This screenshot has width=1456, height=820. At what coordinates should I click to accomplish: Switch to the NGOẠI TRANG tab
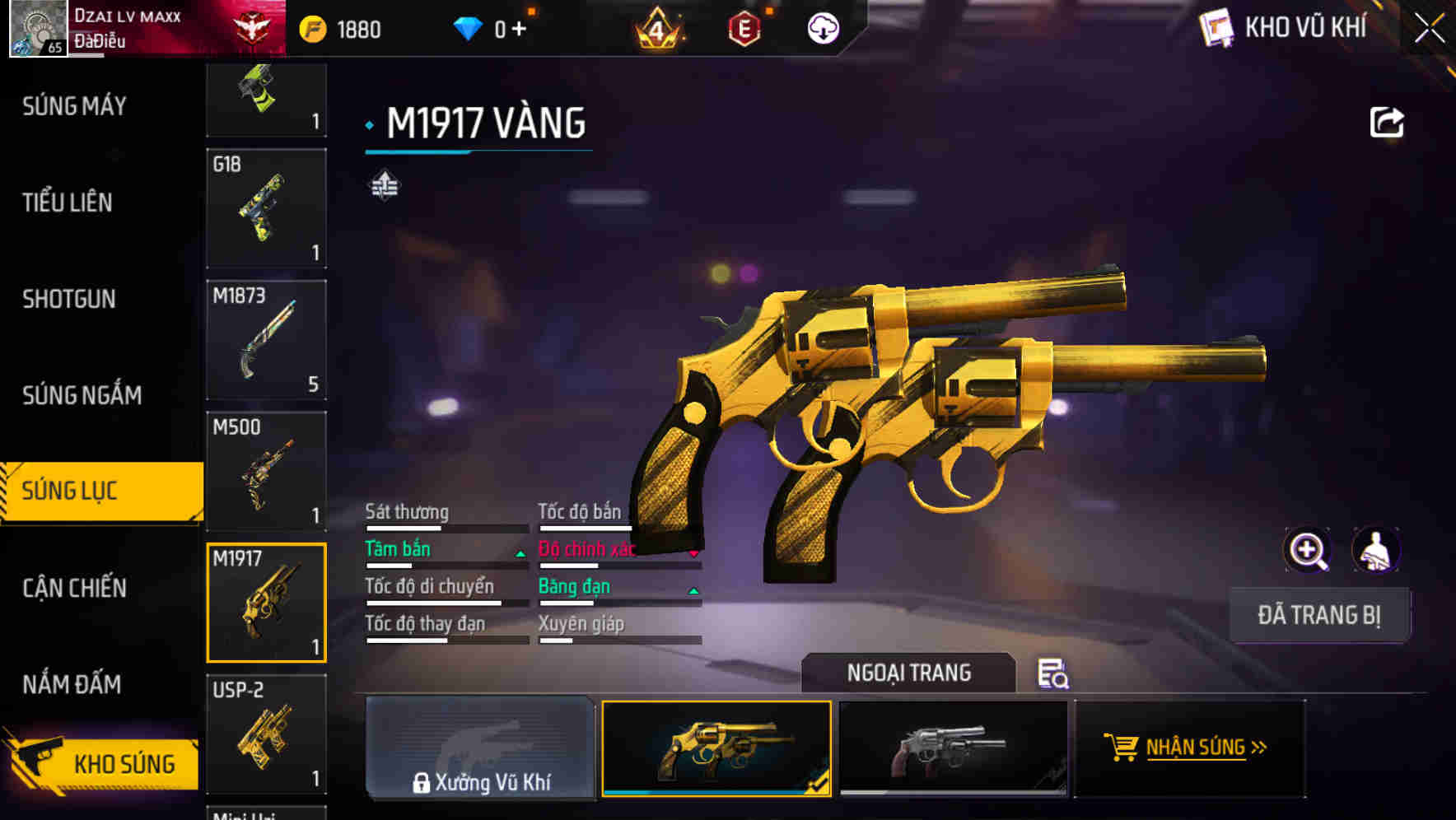coord(910,673)
